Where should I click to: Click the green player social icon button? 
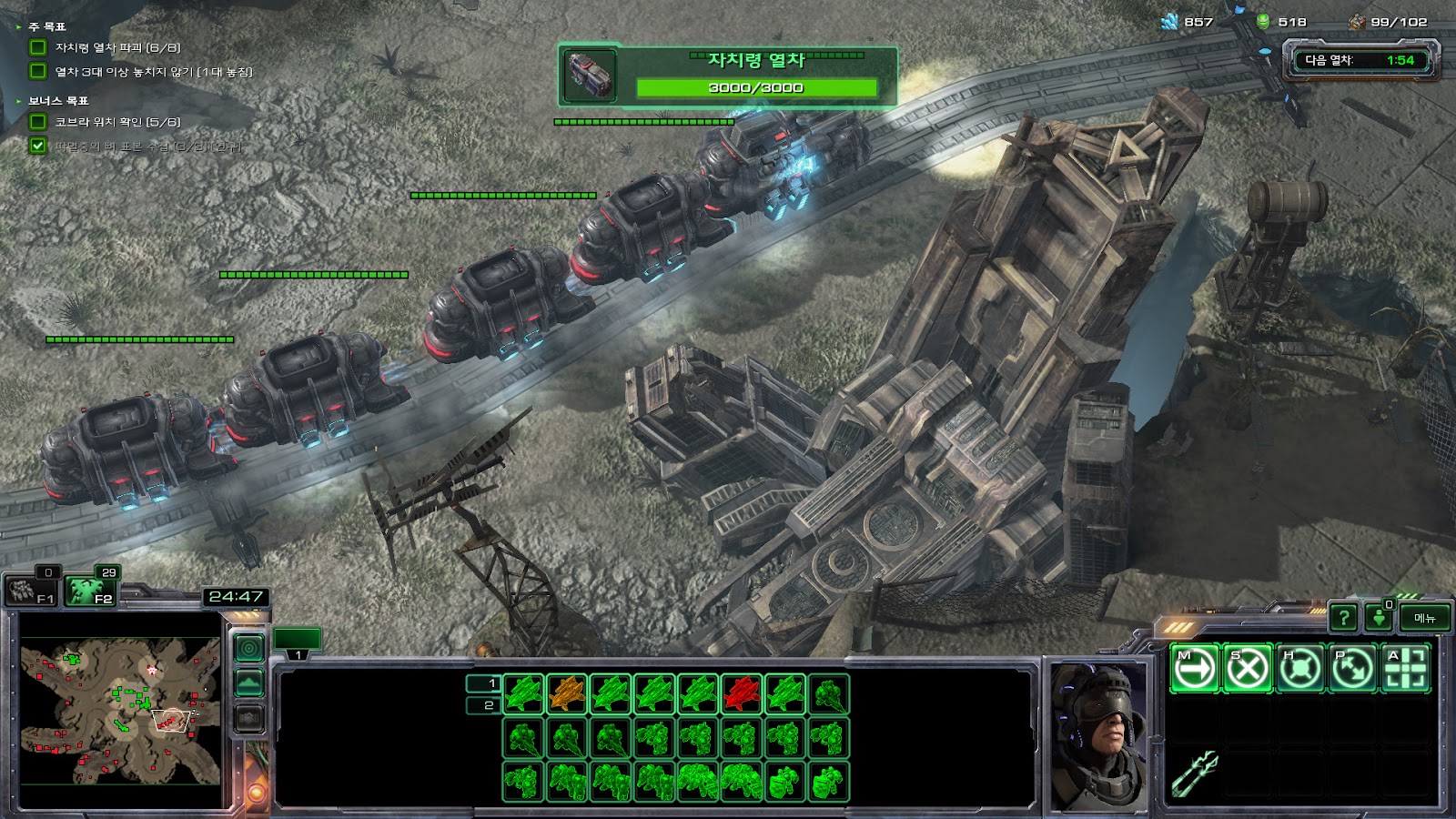pyautogui.click(x=1380, y=619)
